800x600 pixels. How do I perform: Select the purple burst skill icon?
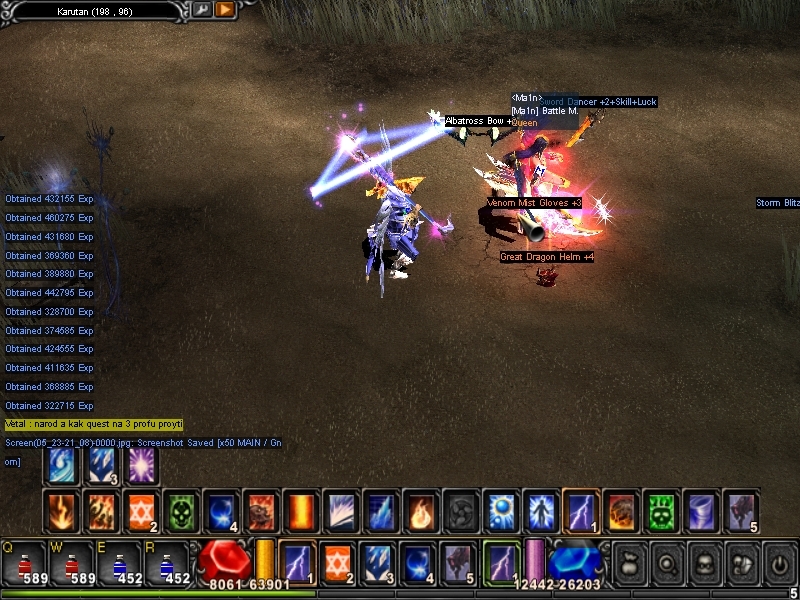[x=141, y=467]
